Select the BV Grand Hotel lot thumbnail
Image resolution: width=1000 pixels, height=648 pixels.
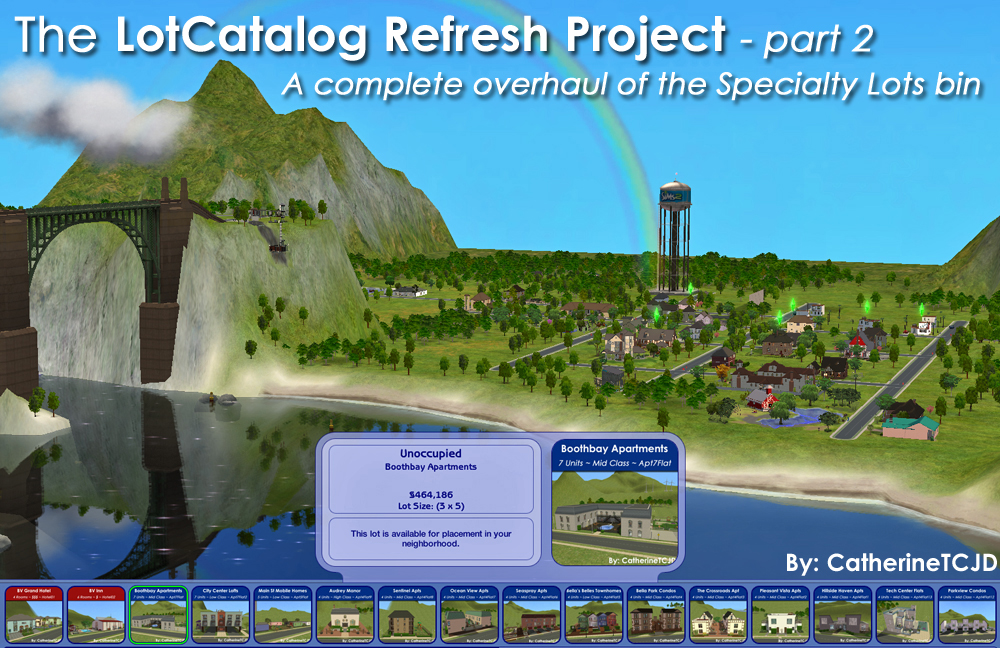click(x=34, y=614)
